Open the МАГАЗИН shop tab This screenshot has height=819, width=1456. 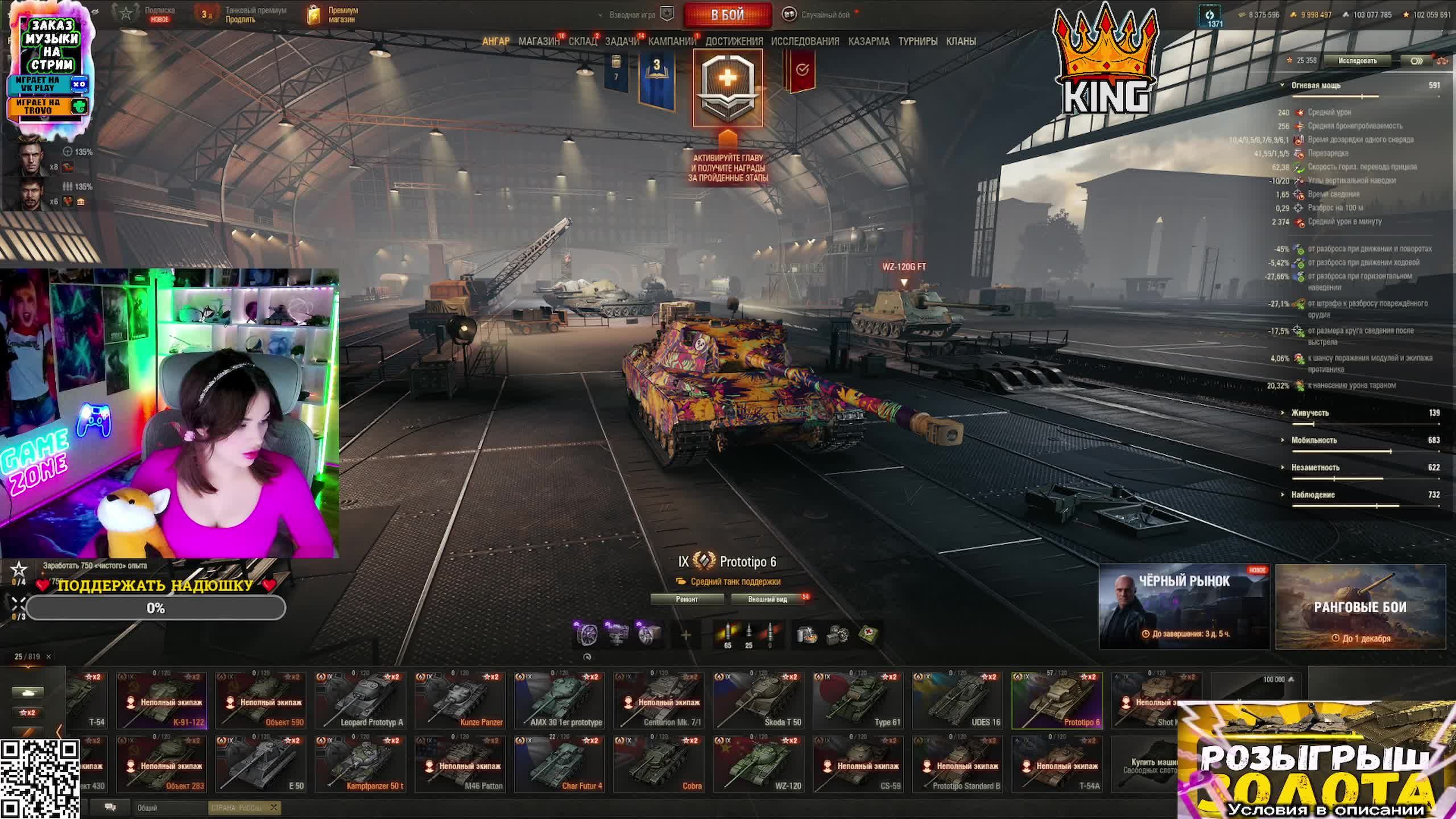(x=538, y=42)
